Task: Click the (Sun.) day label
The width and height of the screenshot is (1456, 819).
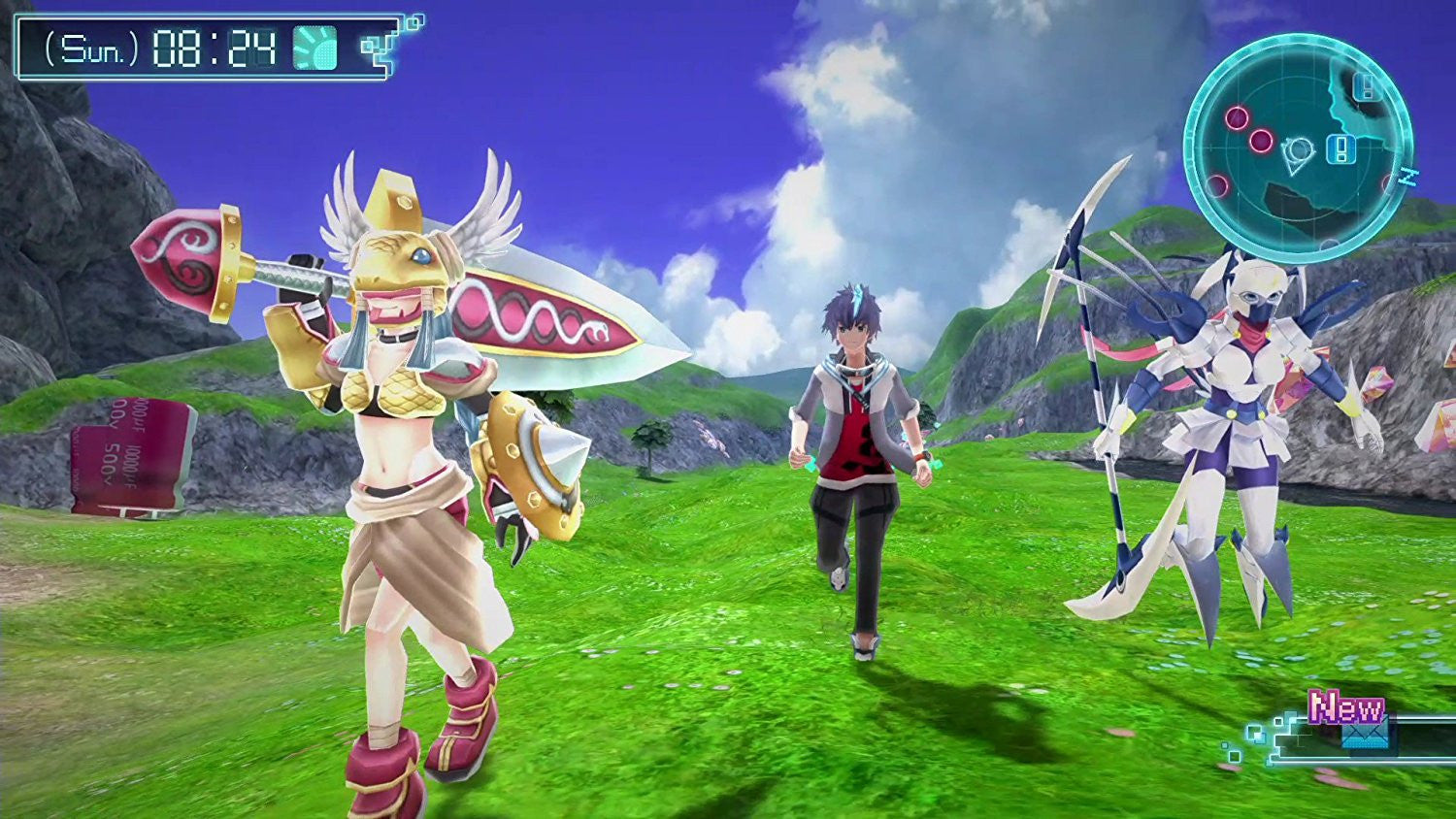Action: tap(91, 49)
